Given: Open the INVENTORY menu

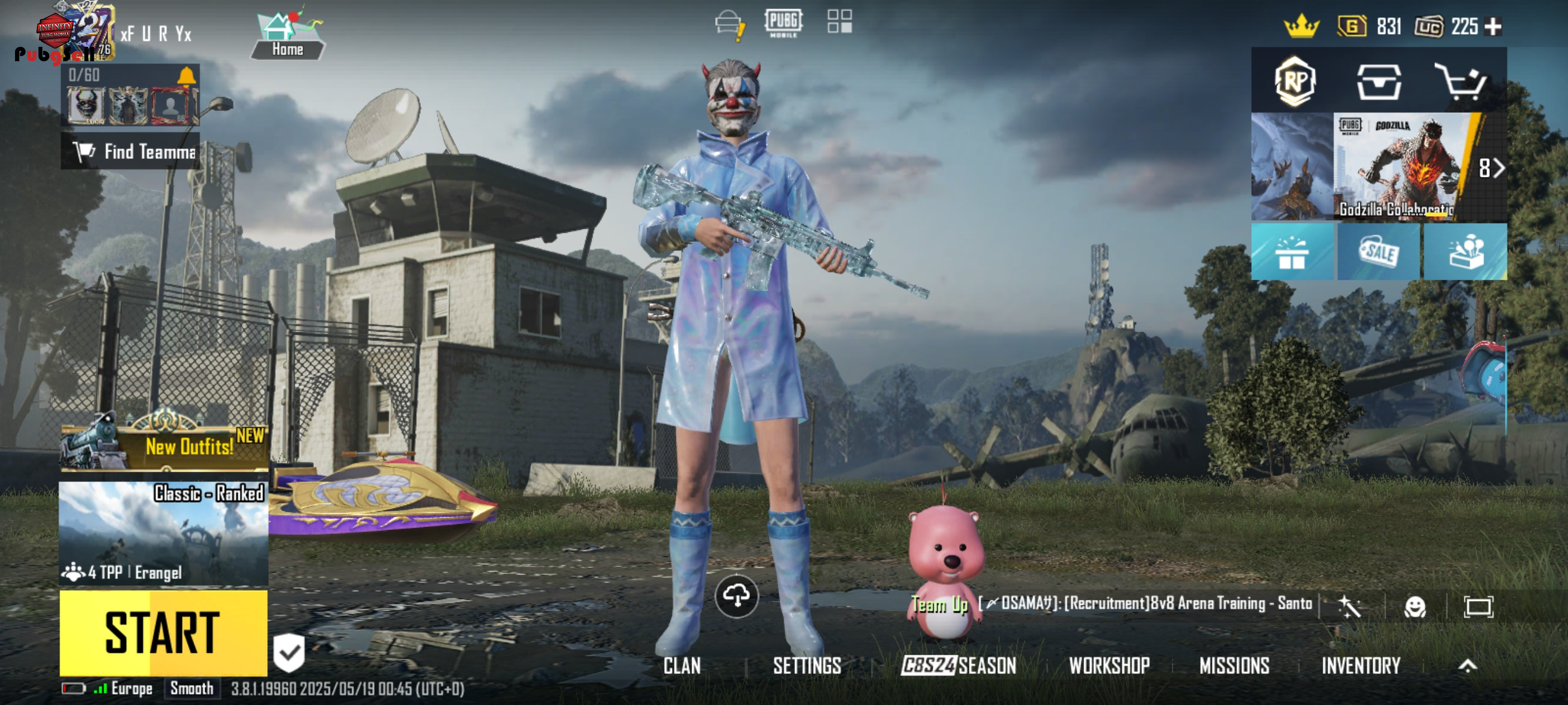Looking at the screenshot, I should [1360, 666].
